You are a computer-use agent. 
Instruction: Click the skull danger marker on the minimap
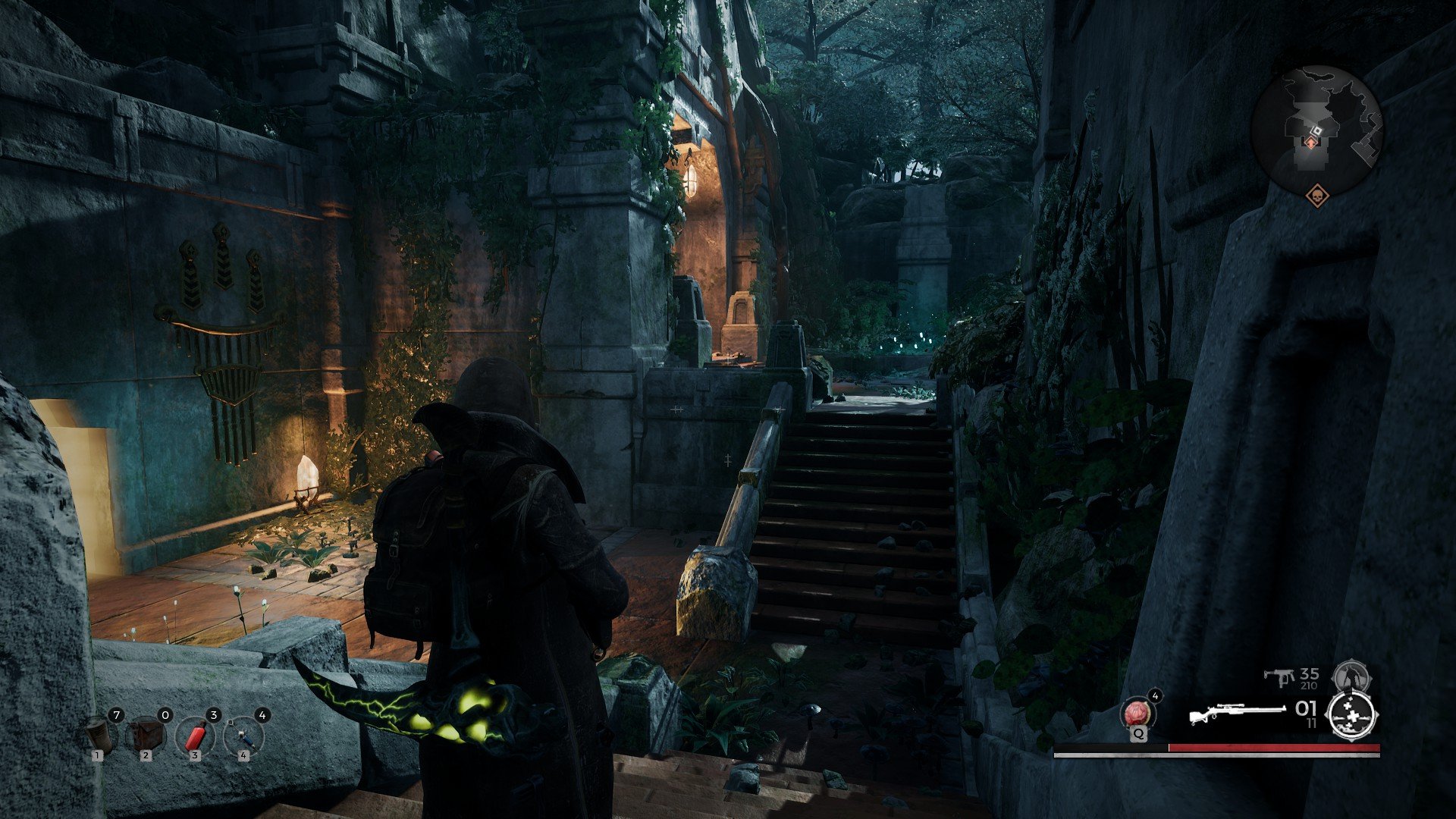tap(1319, 195)
